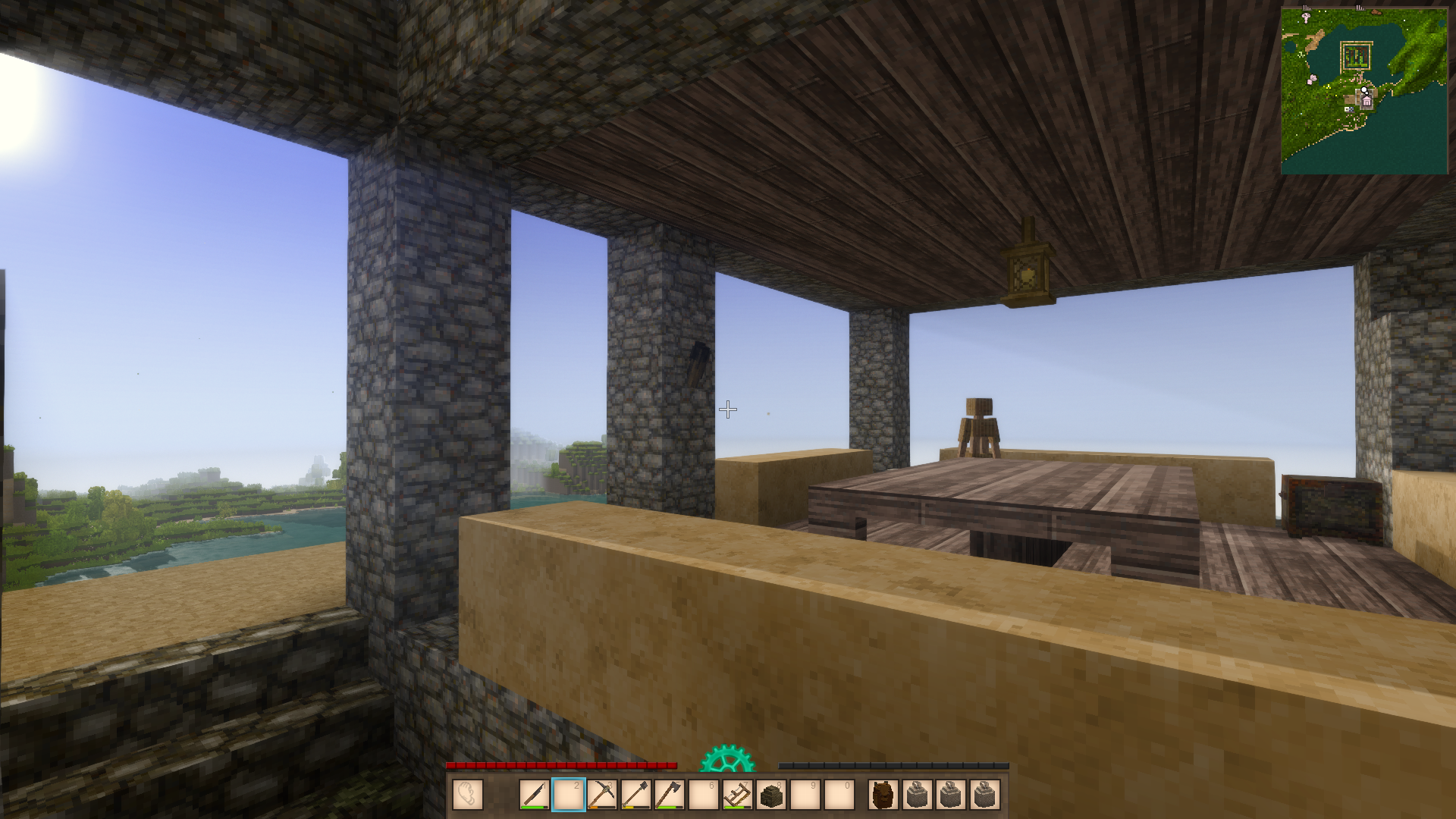Image resolution: width=1456 pixels, height=819 pixels.
Task: Click the minimap's pink house waypoint
Action: 1367,101
